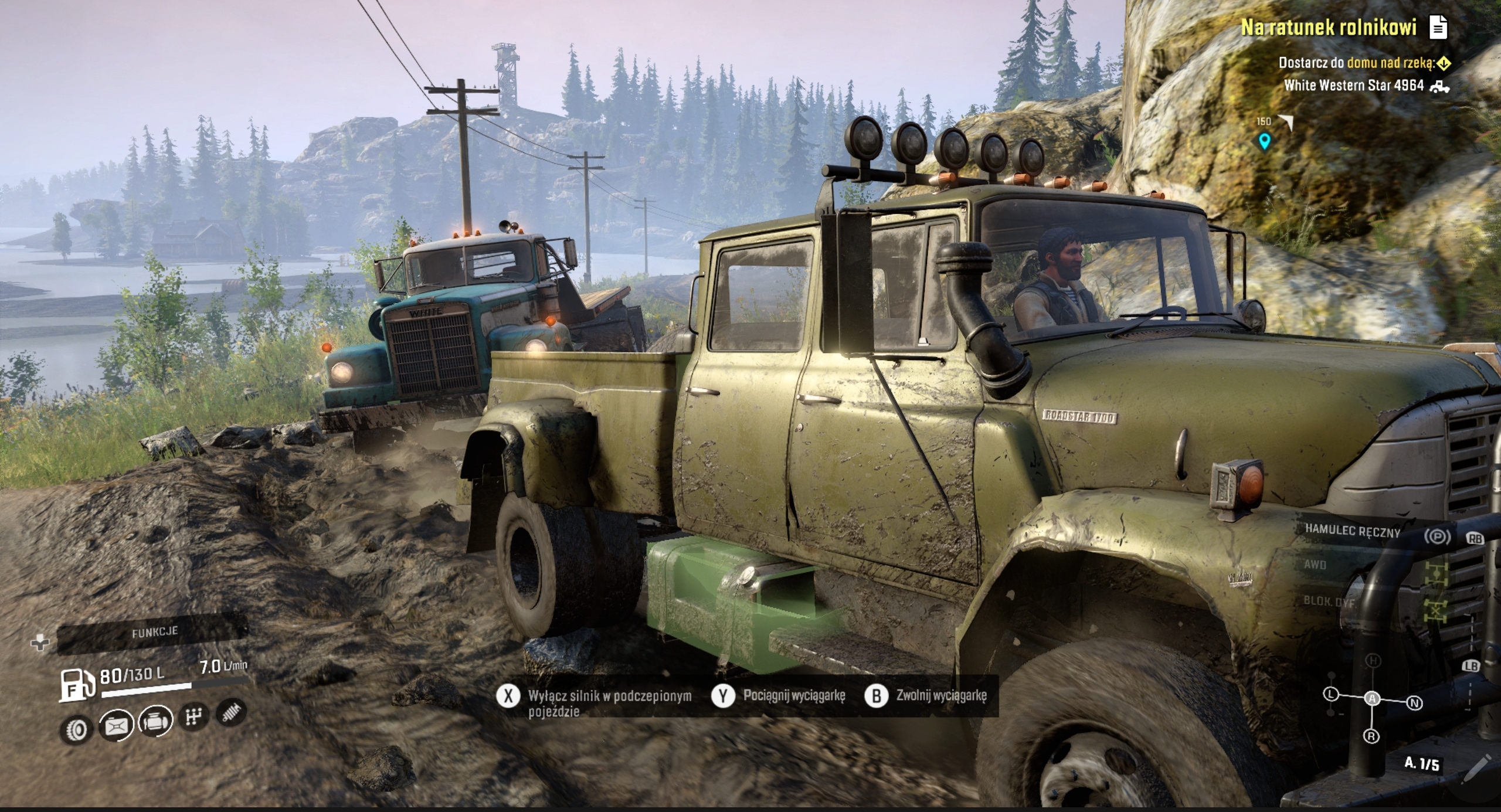Screen dimensions: 1501x812
Task: Select the Automatic gear A
Action: click(1372, 698)
